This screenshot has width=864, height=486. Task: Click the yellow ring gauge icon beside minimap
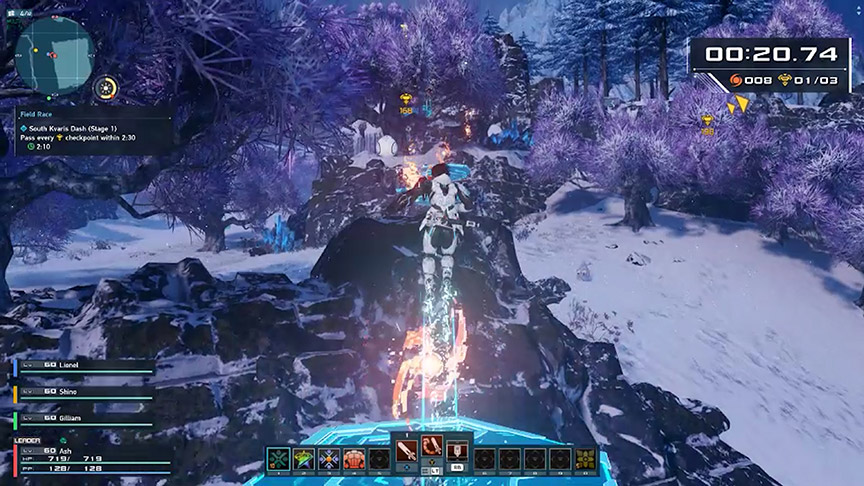tap(106, 87)
